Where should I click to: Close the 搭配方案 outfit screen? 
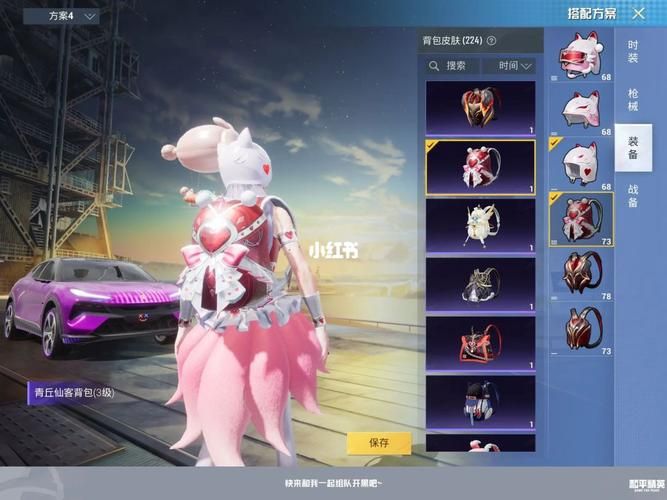point(639,14)
